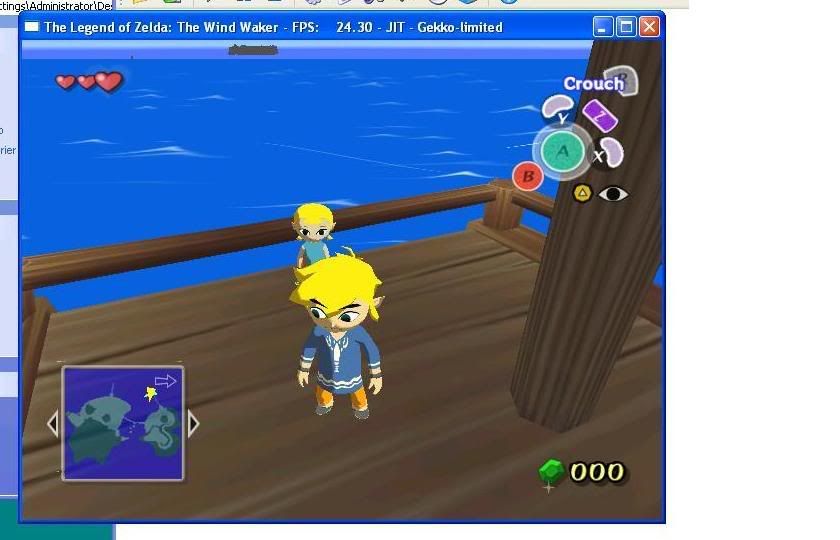840x540 pixels.
Task: Click the left arrow beside the minimap
Action: 54,424
